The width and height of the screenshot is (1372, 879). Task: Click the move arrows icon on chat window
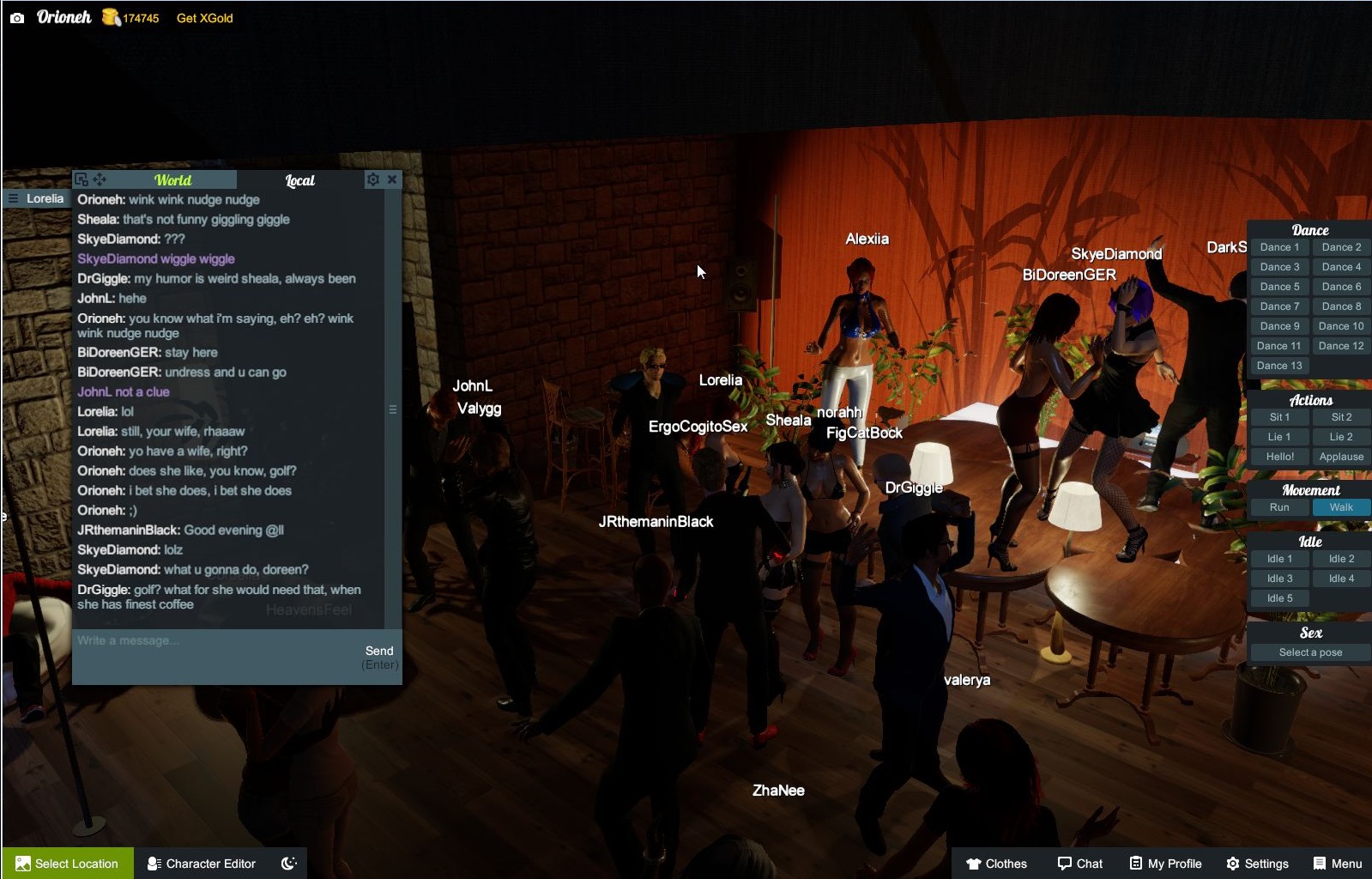(x=100, y=179)
